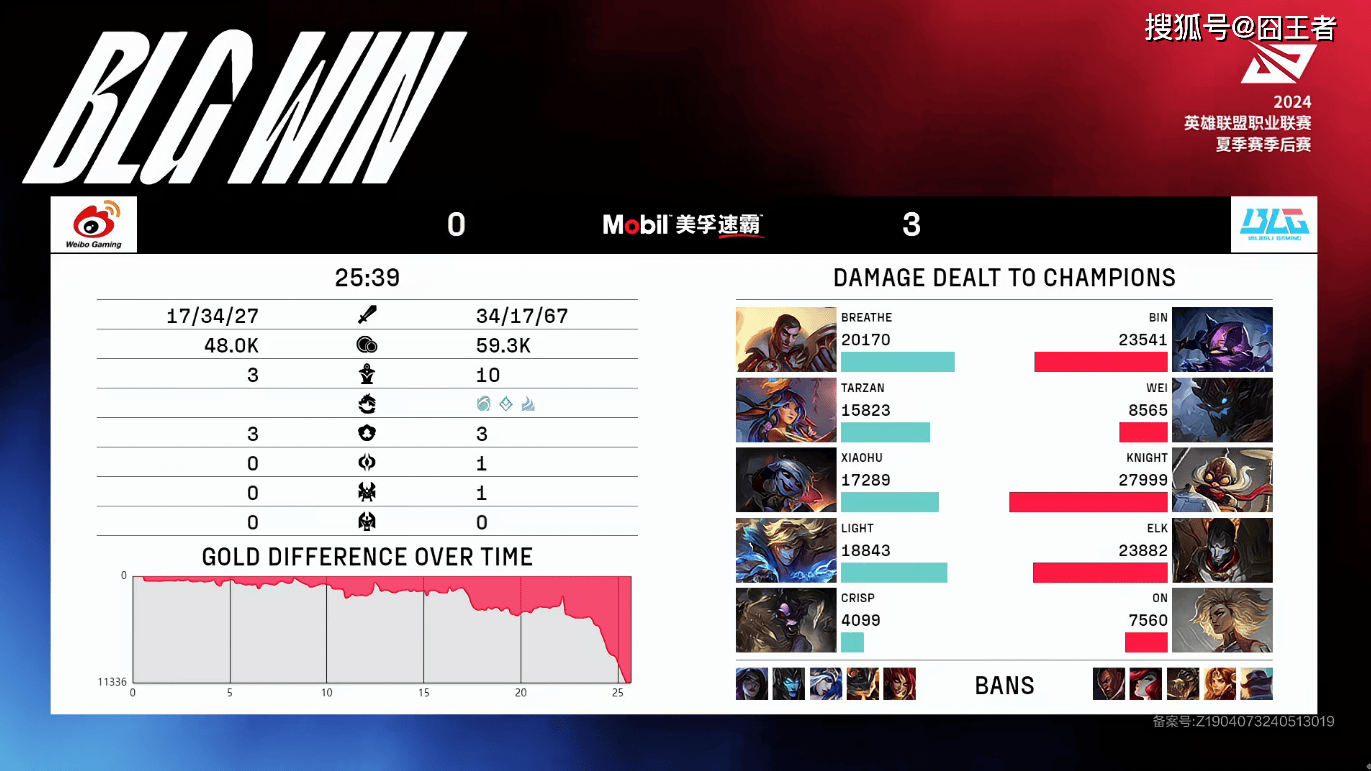Select the Bilibili Gaming team logo

(x=1273, y=224)
